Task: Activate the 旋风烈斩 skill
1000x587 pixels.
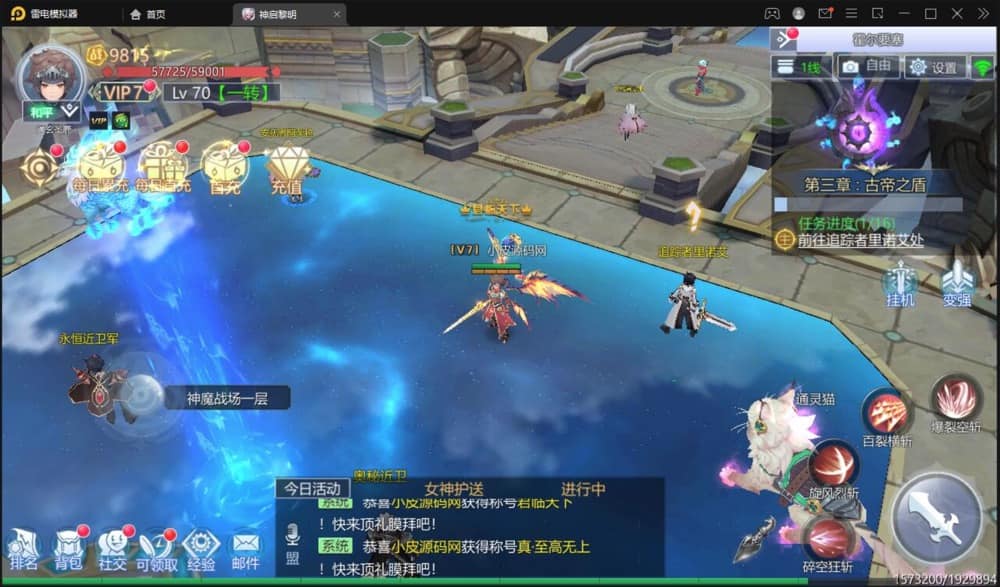Action: coord(833,465)
